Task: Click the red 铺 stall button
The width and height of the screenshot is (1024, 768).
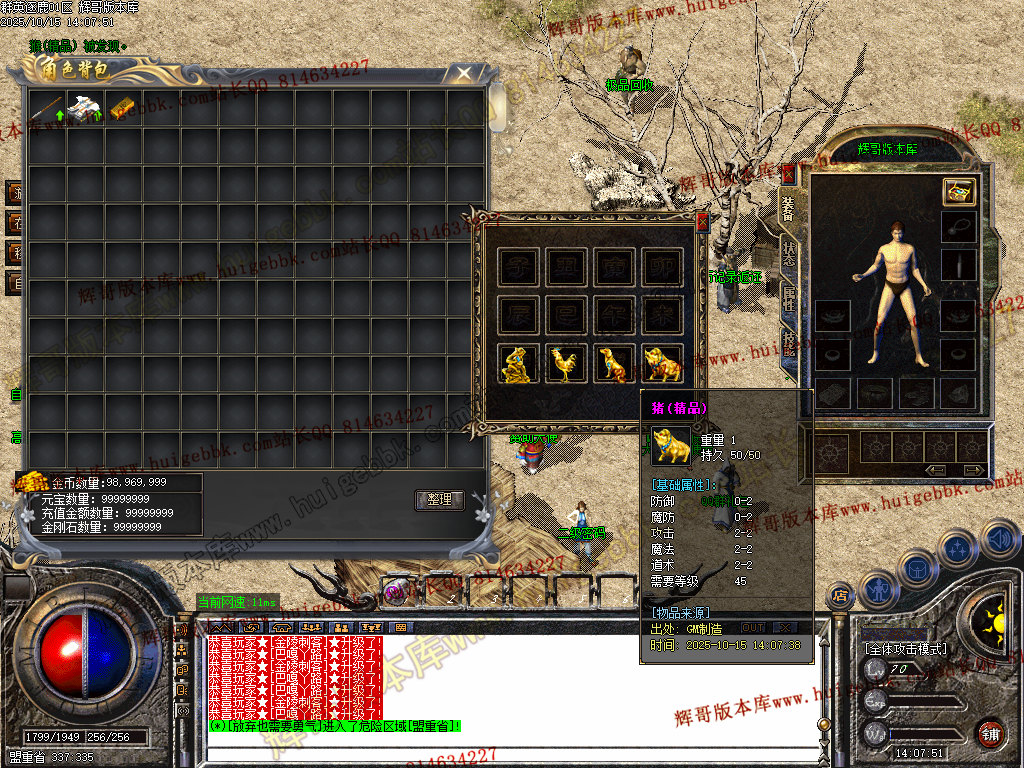Action: 989,733
